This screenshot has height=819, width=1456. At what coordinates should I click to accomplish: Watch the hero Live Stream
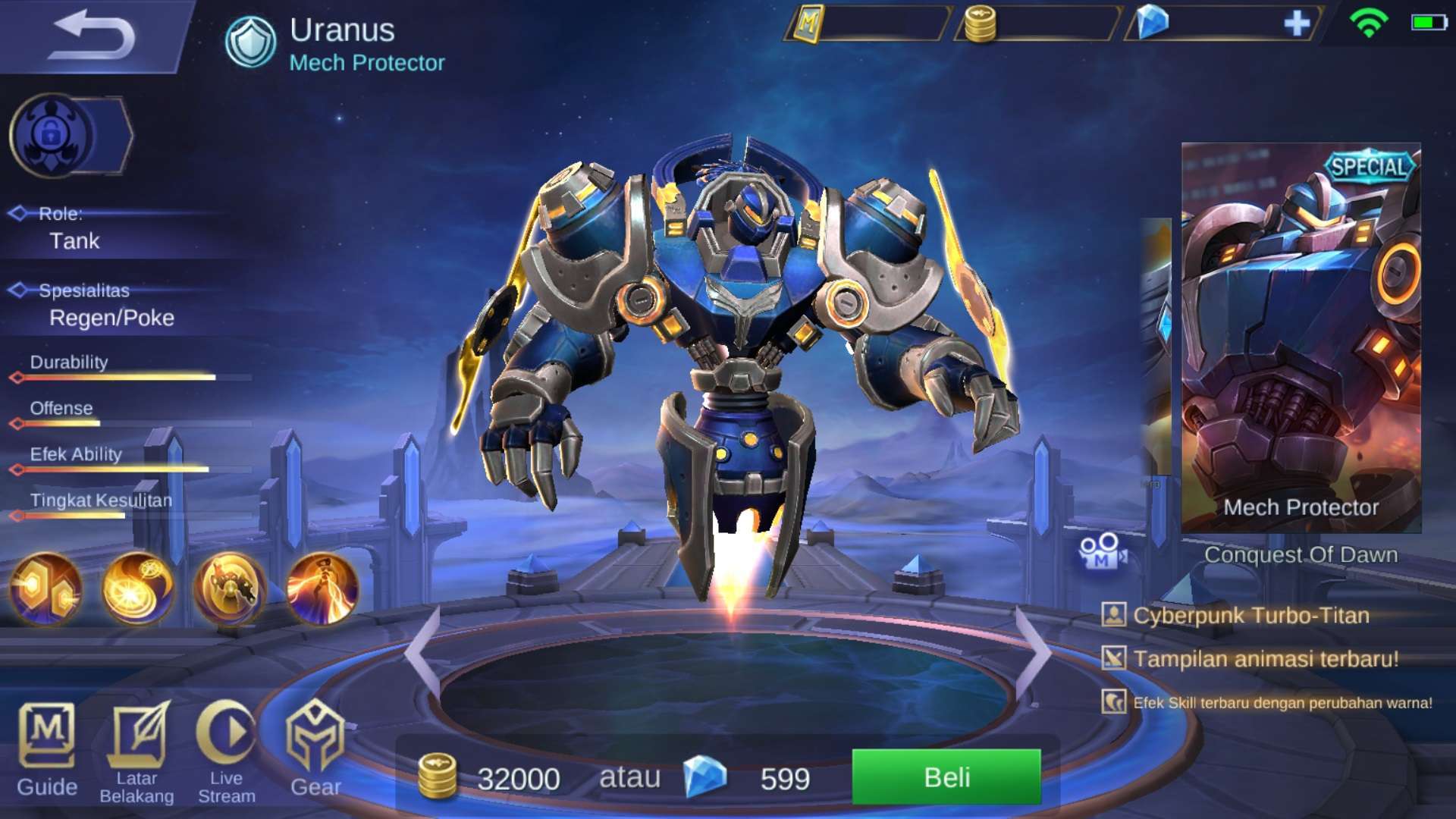(x=227, y=752)
